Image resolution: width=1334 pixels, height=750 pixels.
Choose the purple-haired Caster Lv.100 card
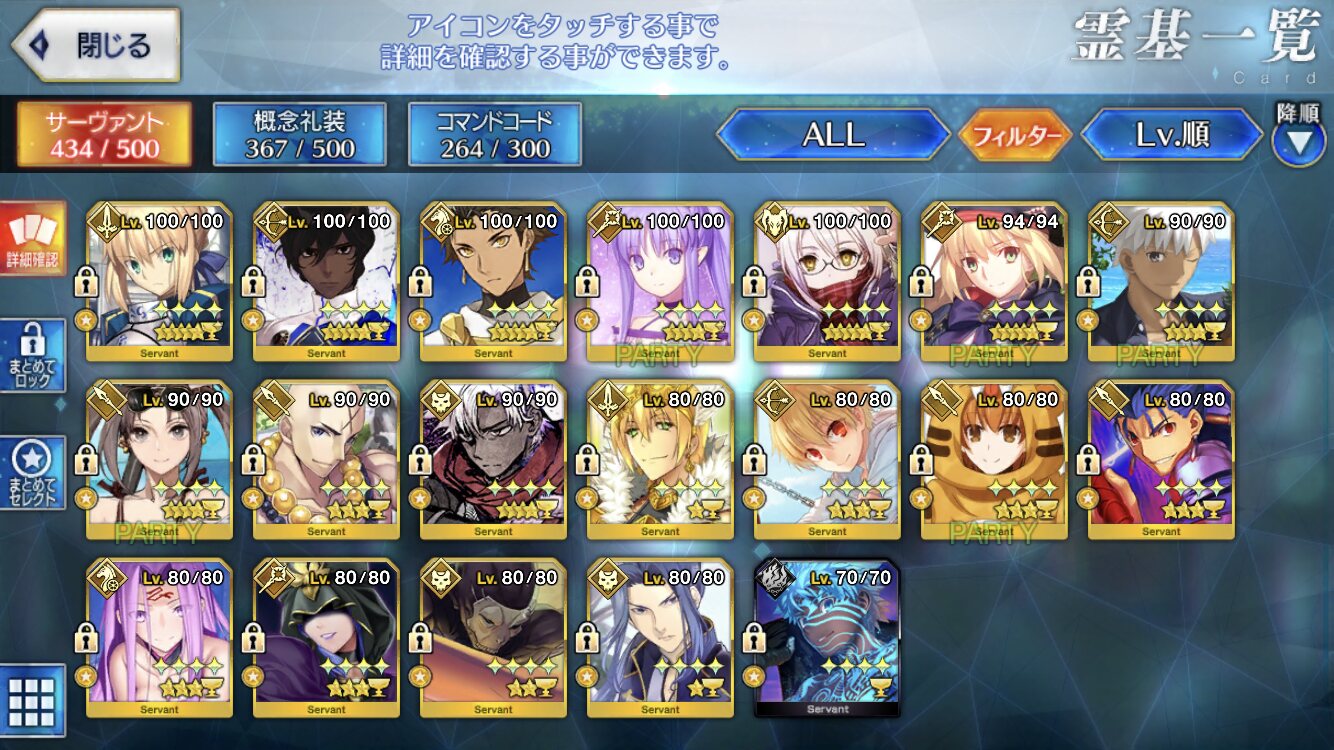click(660, 281)
